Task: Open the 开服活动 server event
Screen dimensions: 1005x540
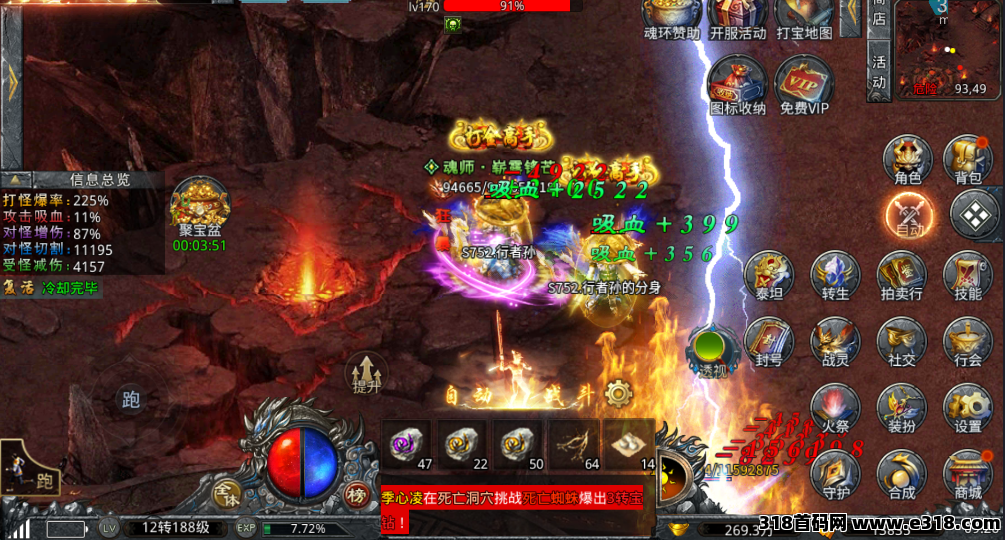Action: (738, 20)
